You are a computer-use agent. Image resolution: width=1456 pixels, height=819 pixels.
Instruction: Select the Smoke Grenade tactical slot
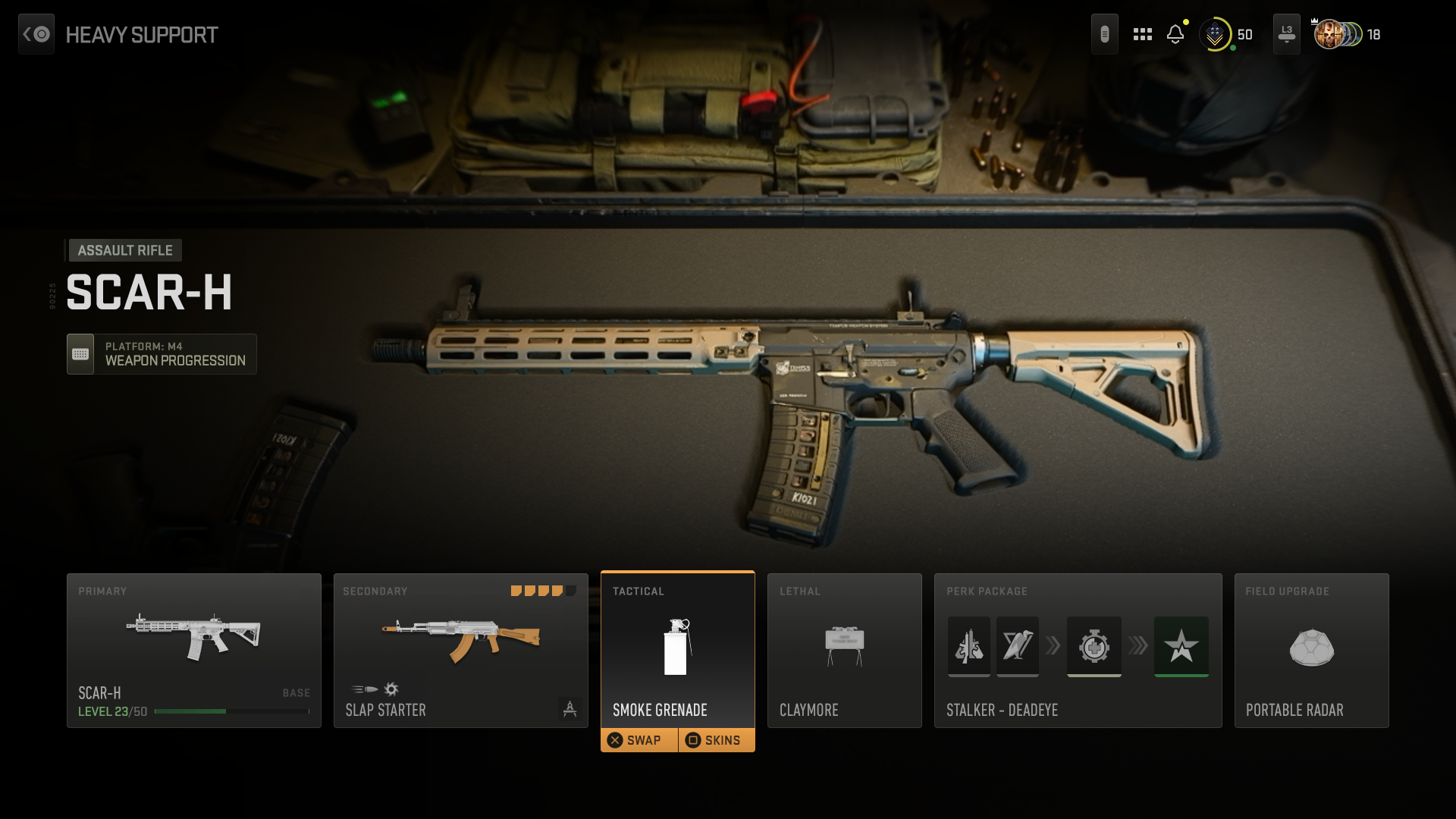677,648
